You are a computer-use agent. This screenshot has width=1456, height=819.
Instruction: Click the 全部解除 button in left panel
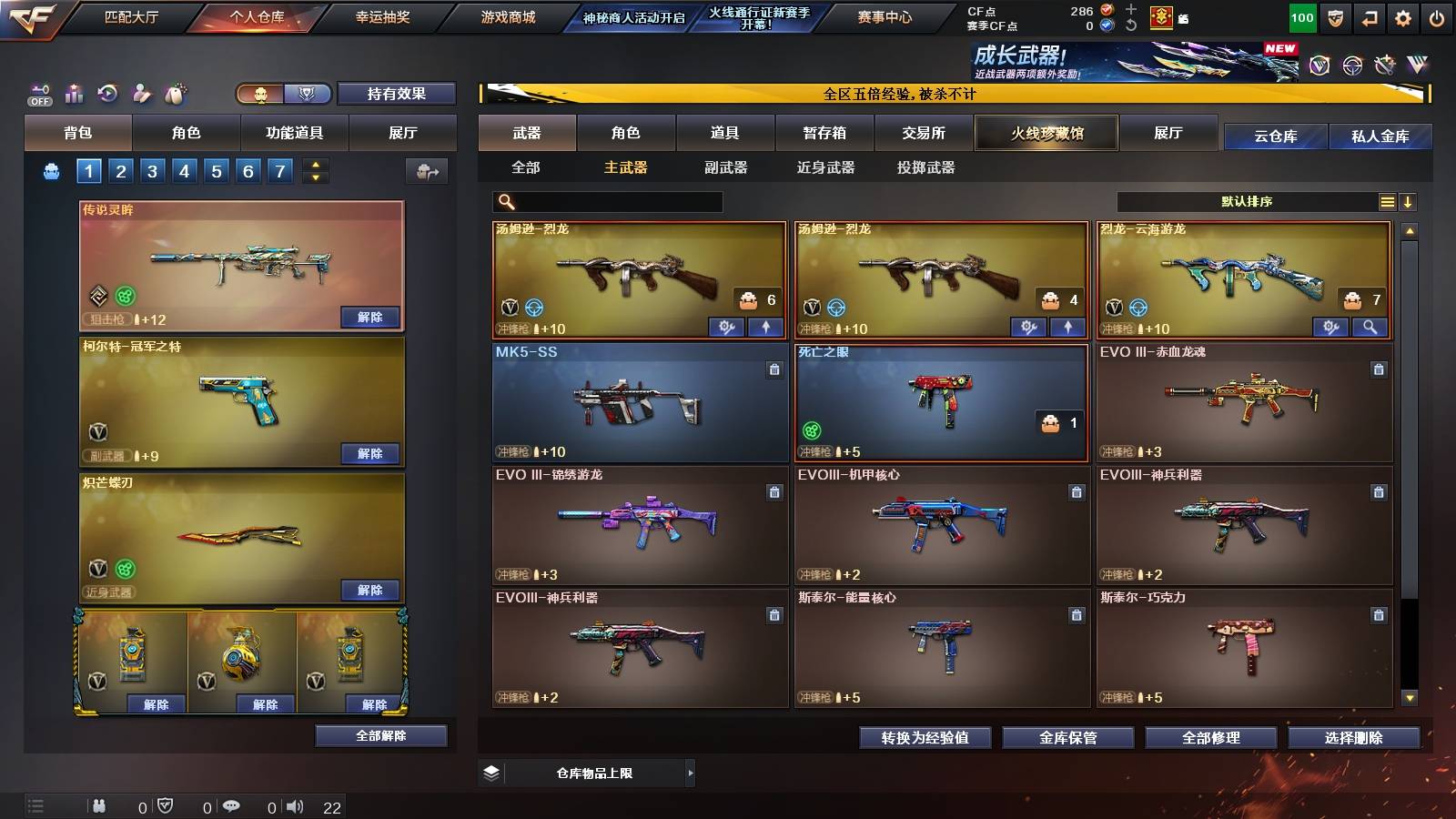click(x=379, y=735)
